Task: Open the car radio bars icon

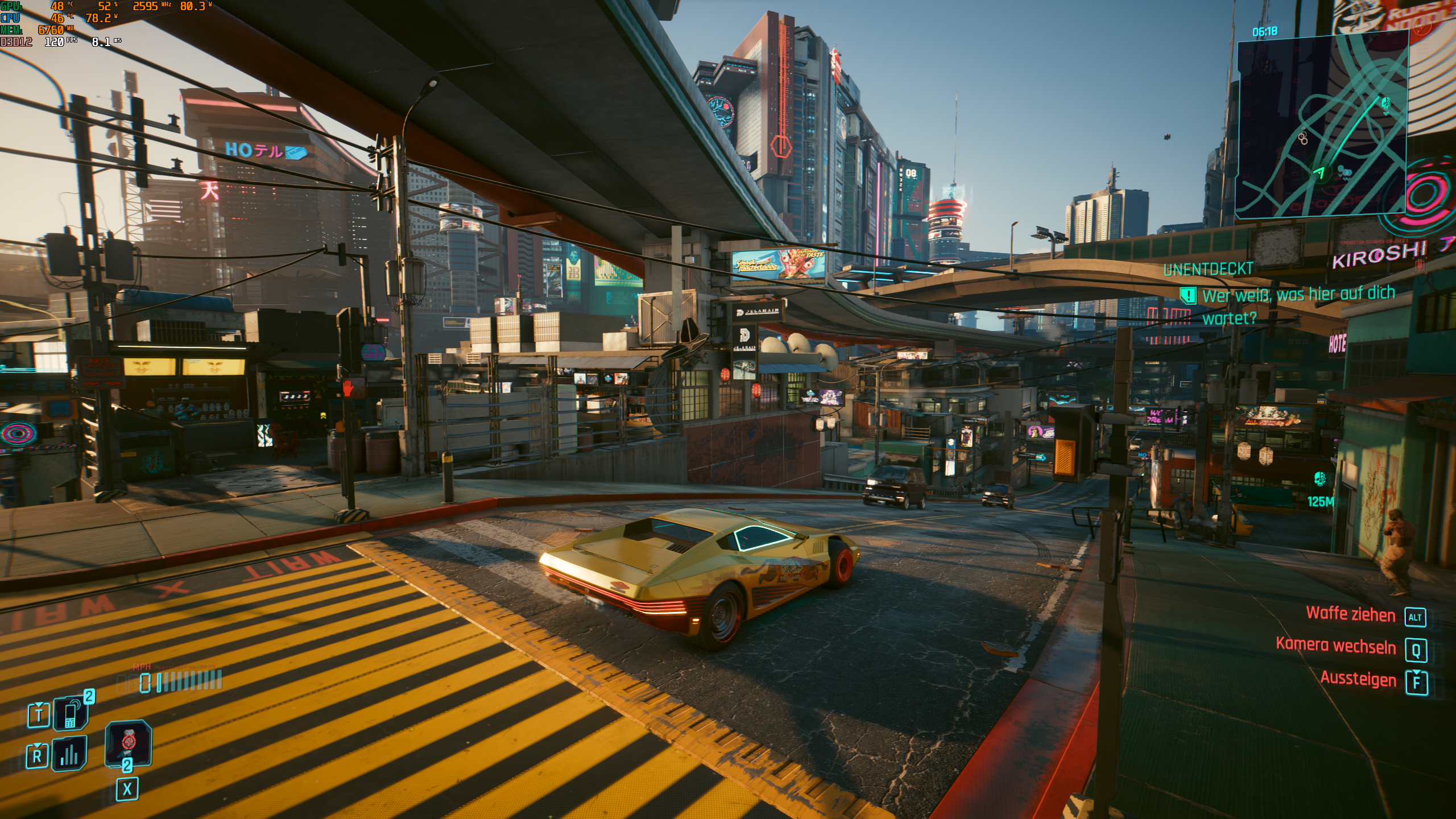Action: pyautogui.click(x=69, y=754)
